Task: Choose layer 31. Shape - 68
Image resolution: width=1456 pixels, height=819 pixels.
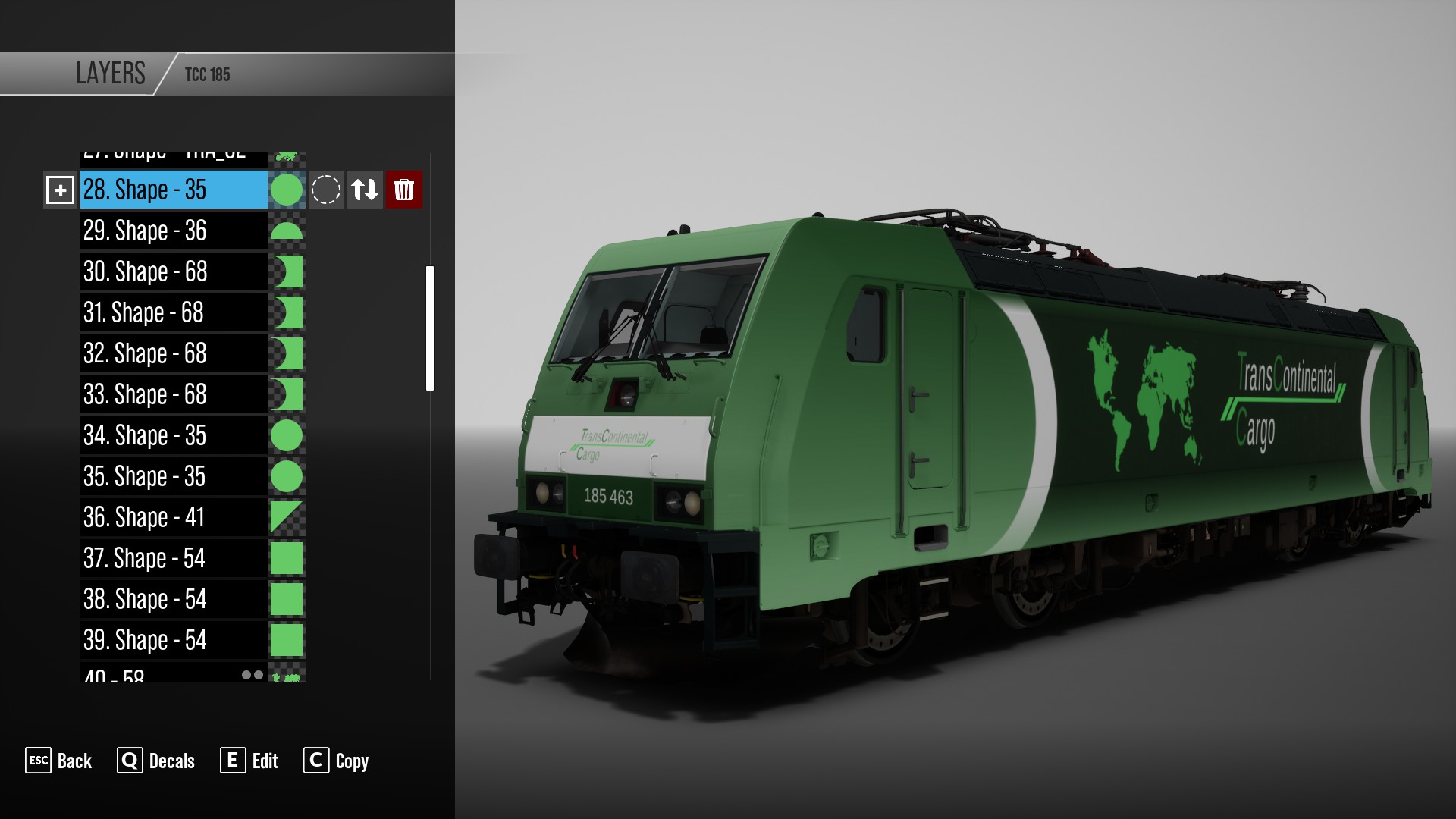Action: 174,312
